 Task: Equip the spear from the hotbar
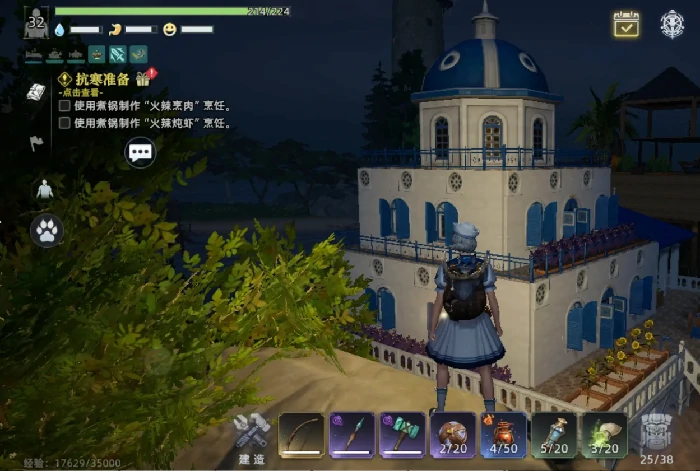[x=352, y=435]
